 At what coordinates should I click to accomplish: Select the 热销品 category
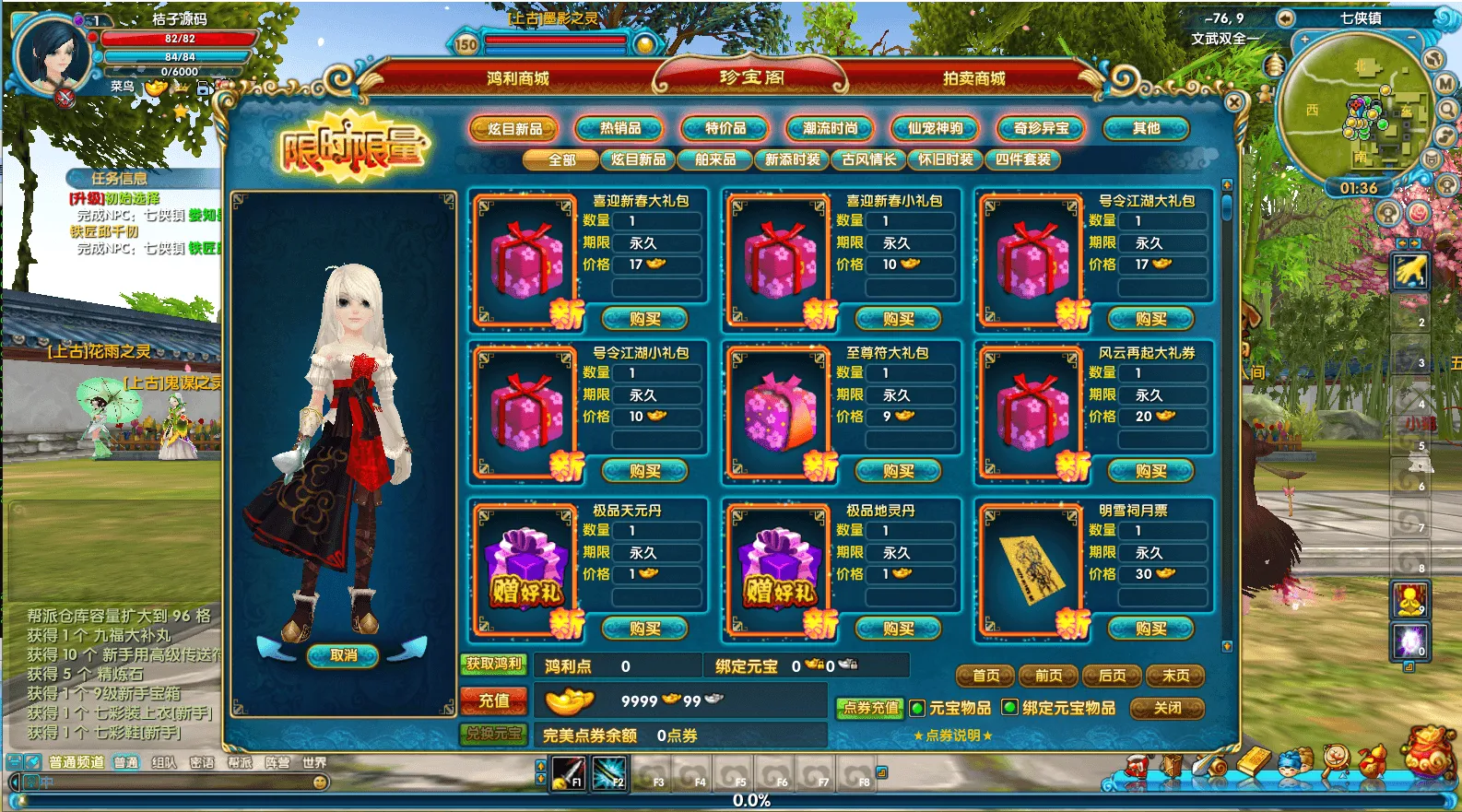(620, 129)
